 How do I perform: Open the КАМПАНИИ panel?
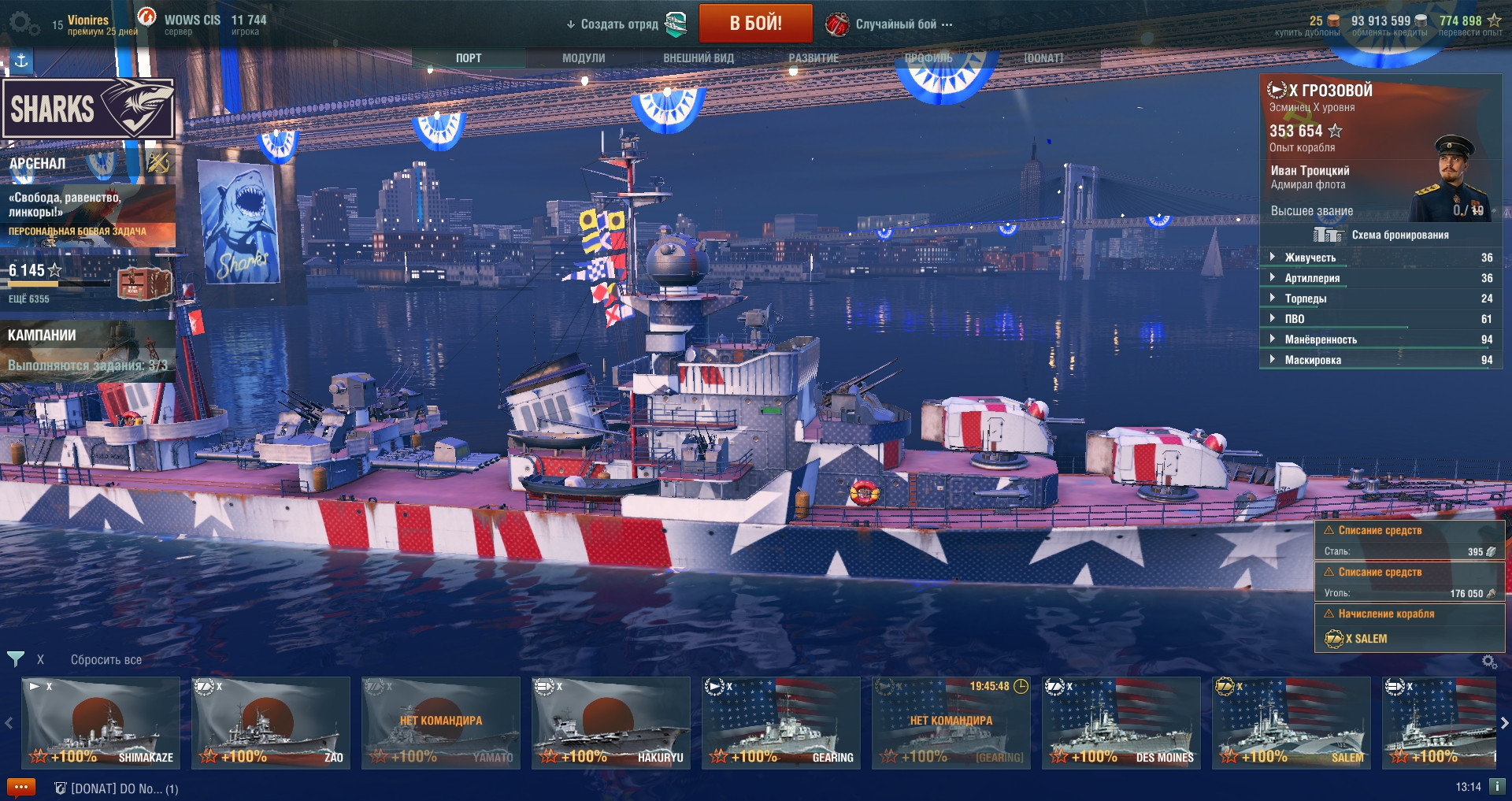[x=43, y=336]
